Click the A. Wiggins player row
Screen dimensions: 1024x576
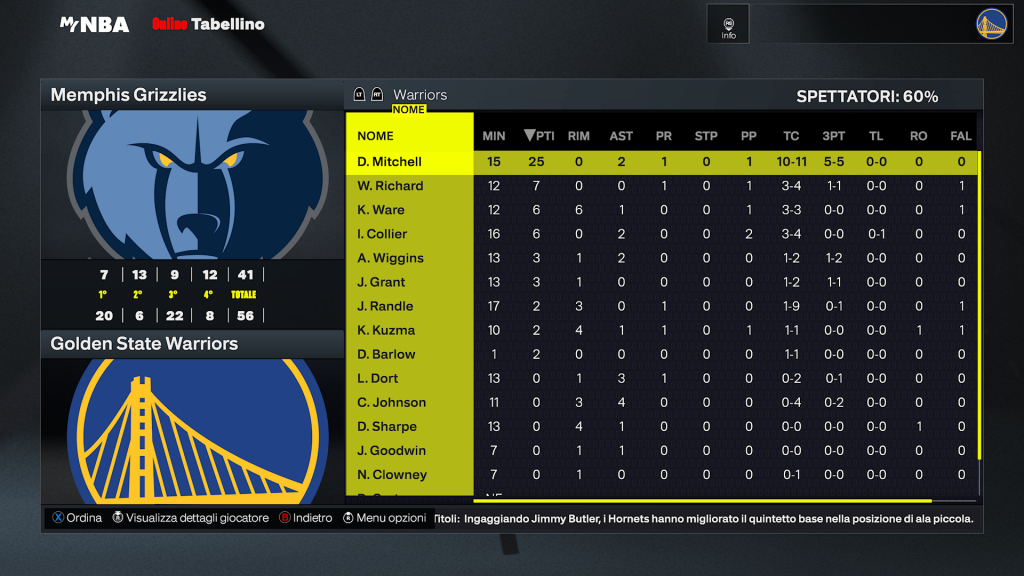390,258
